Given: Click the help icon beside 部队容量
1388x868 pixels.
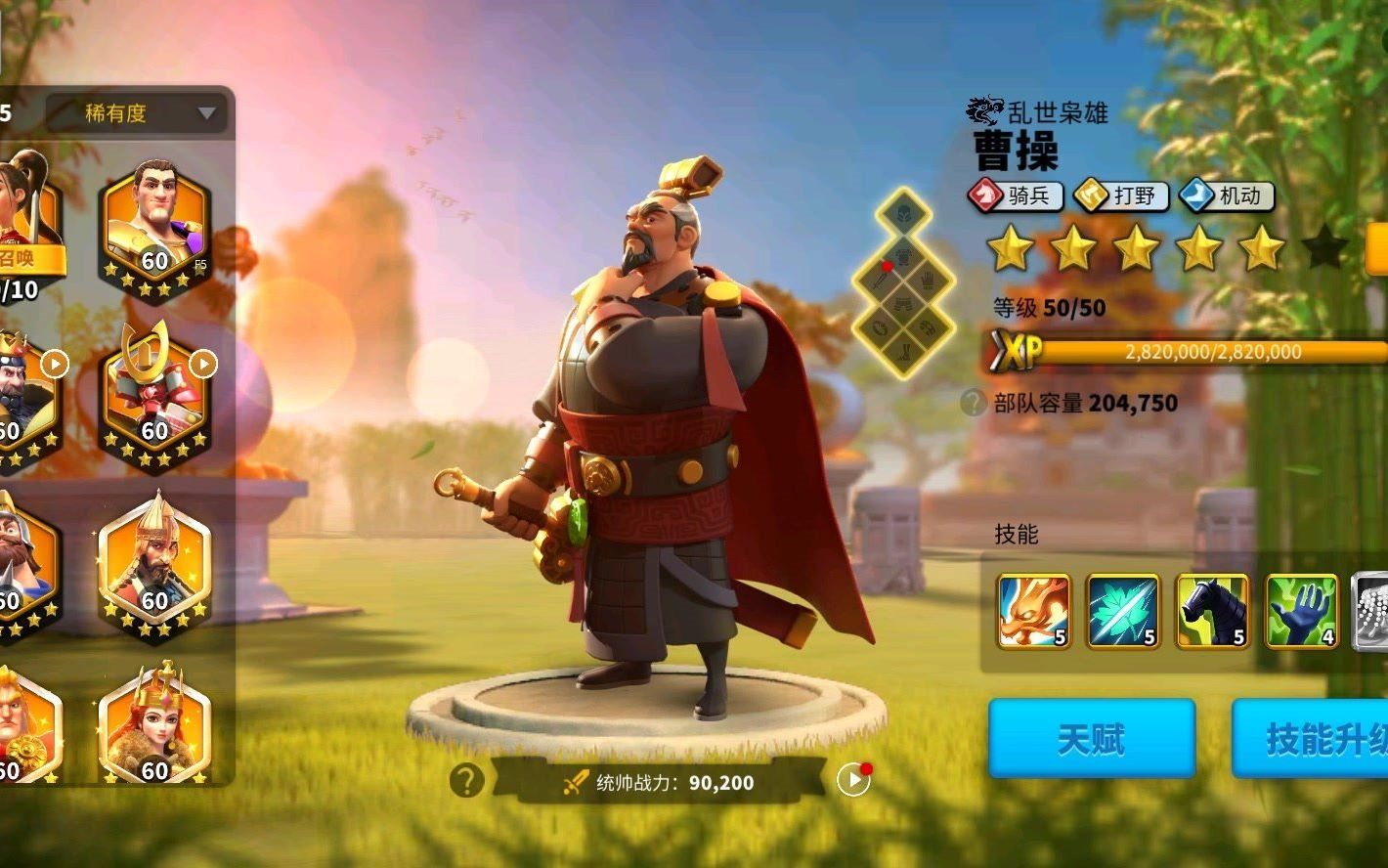Looking at the screenshot, I should click(x=973, y=403).
